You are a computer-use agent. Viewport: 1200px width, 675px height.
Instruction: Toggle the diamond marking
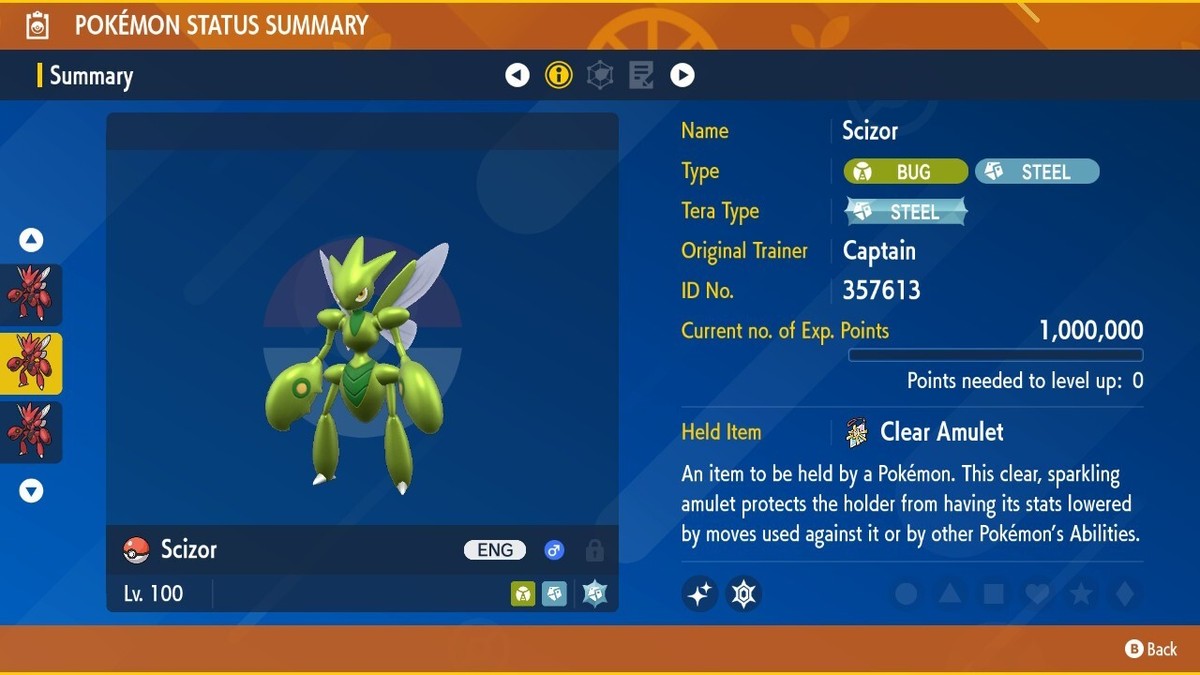(x=1125, y=594)
